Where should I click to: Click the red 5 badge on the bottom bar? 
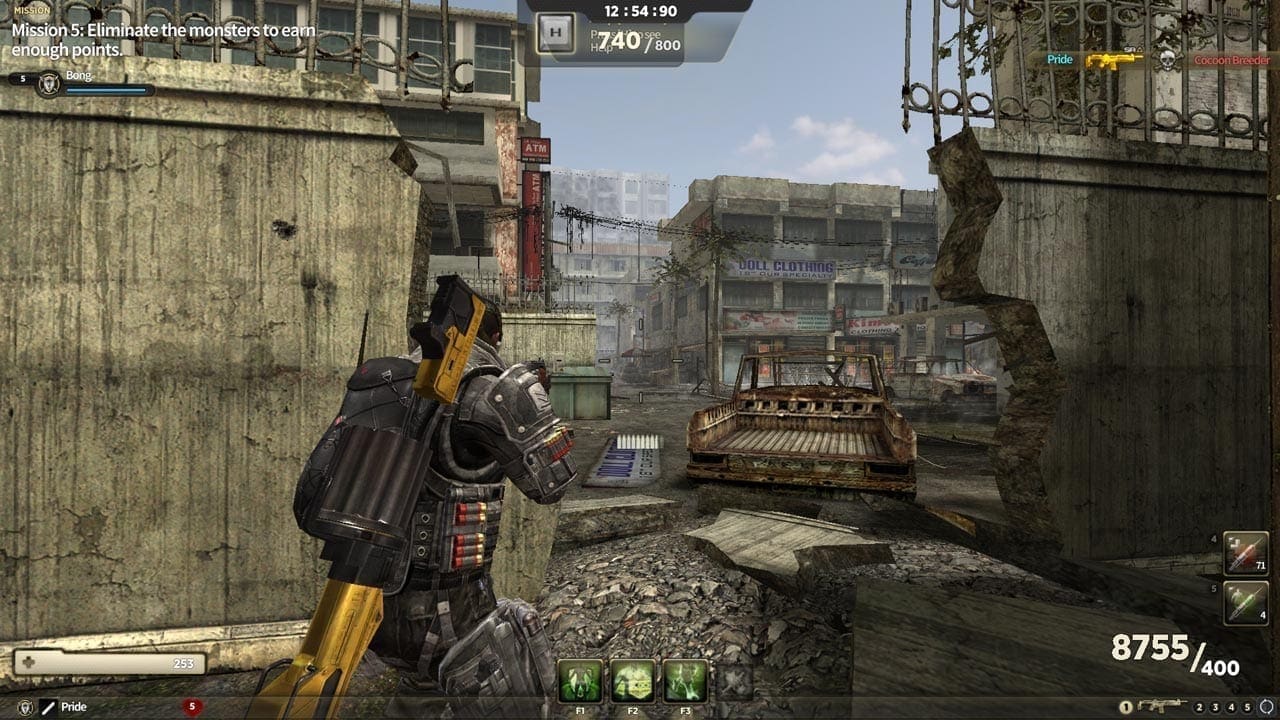point(193,707)
